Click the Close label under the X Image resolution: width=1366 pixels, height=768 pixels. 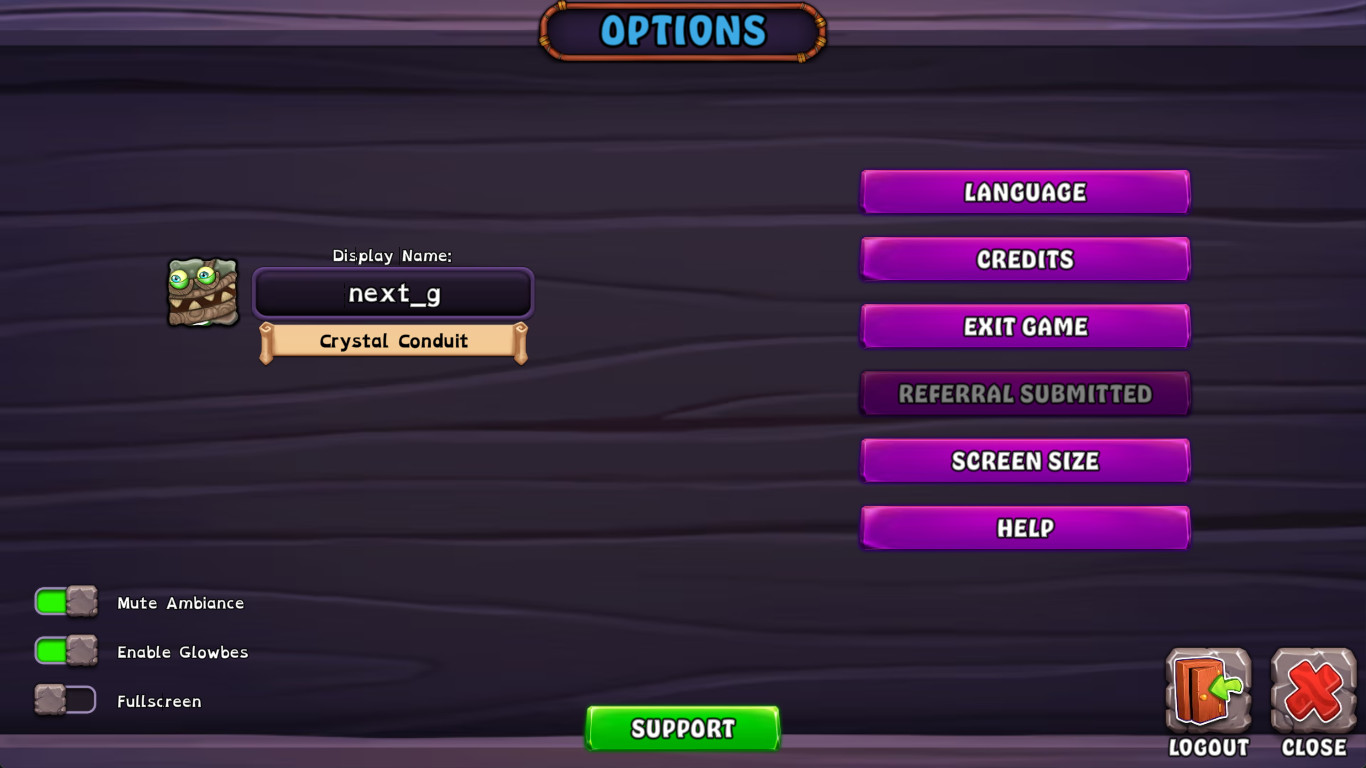pyautogui.click(x=1313, y=747)
